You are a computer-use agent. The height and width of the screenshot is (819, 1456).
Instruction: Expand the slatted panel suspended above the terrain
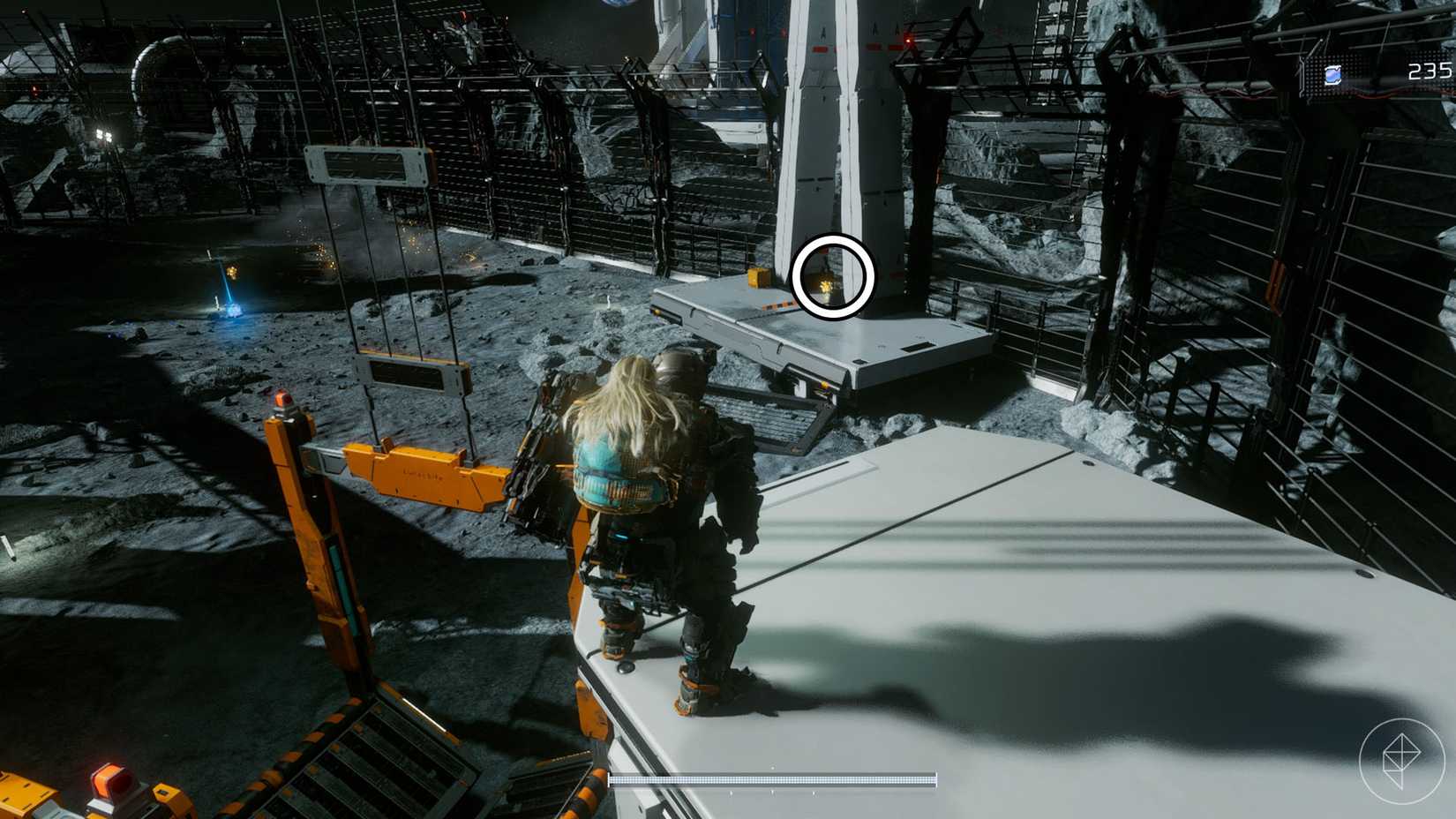pyautogui.click(x=410, y=376)
